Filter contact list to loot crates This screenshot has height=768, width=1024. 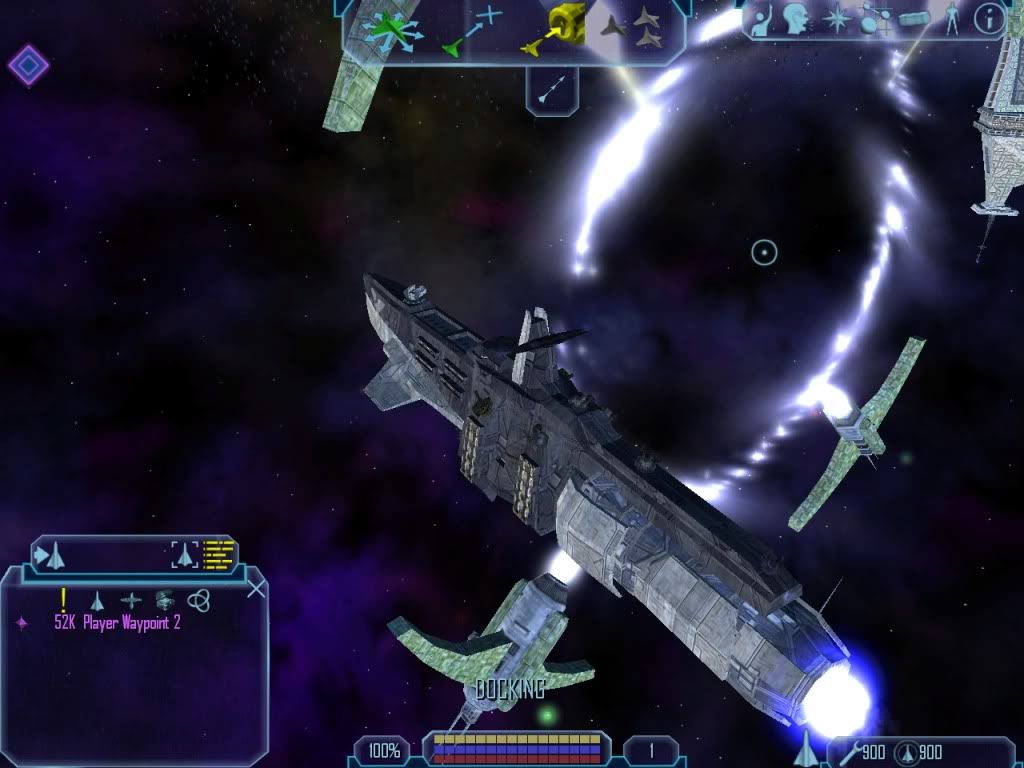tap(165, 600)
